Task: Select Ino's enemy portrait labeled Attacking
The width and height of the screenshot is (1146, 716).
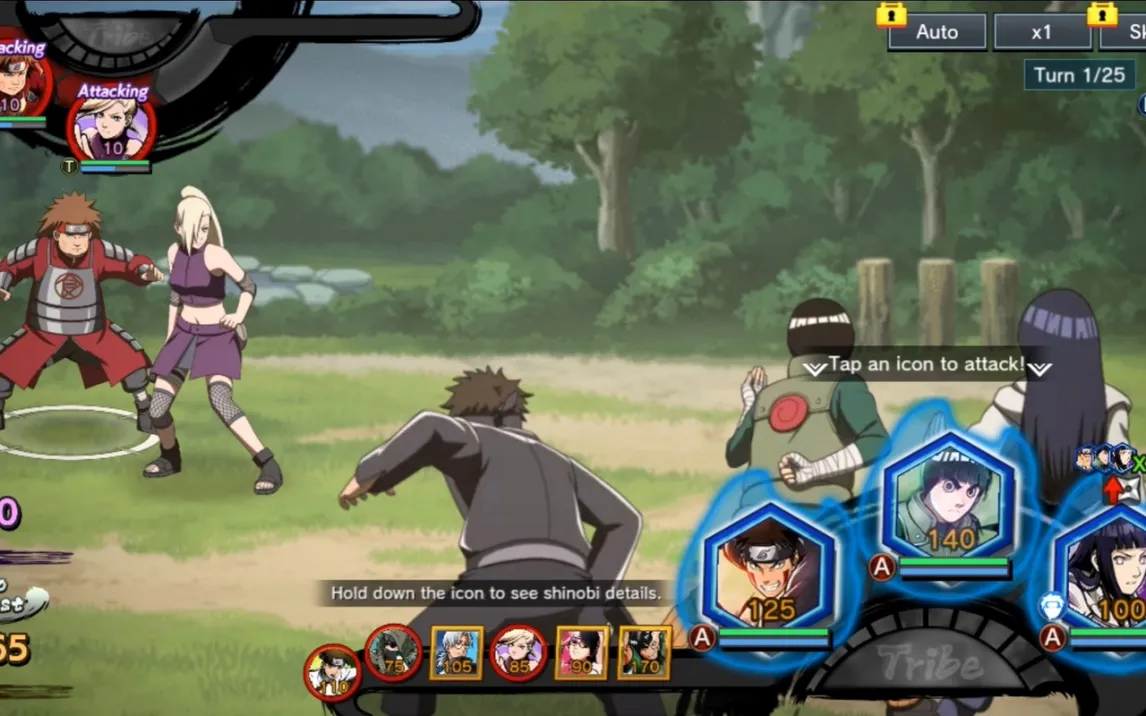Action: coord(110,130)
